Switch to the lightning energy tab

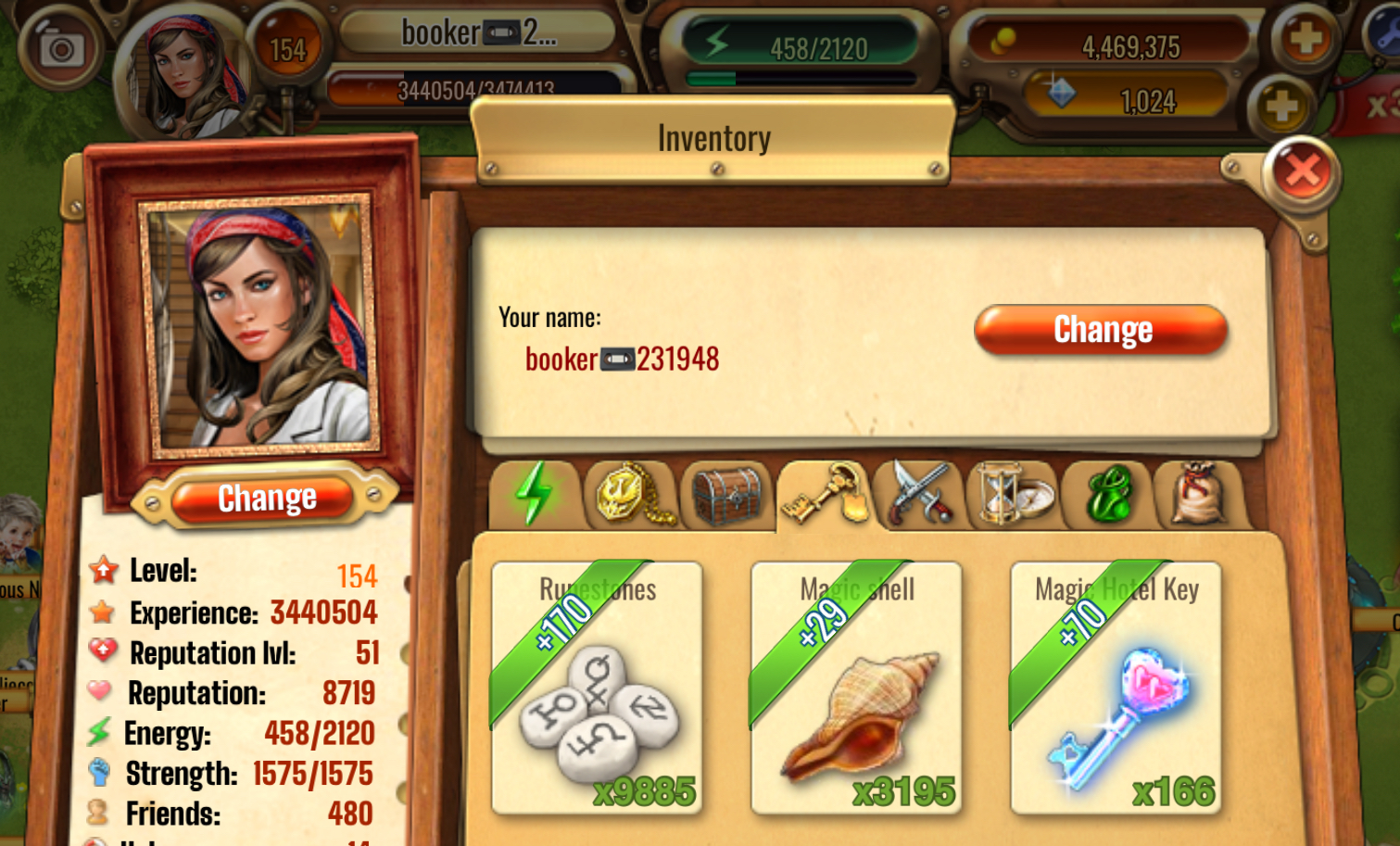point(535,496)
